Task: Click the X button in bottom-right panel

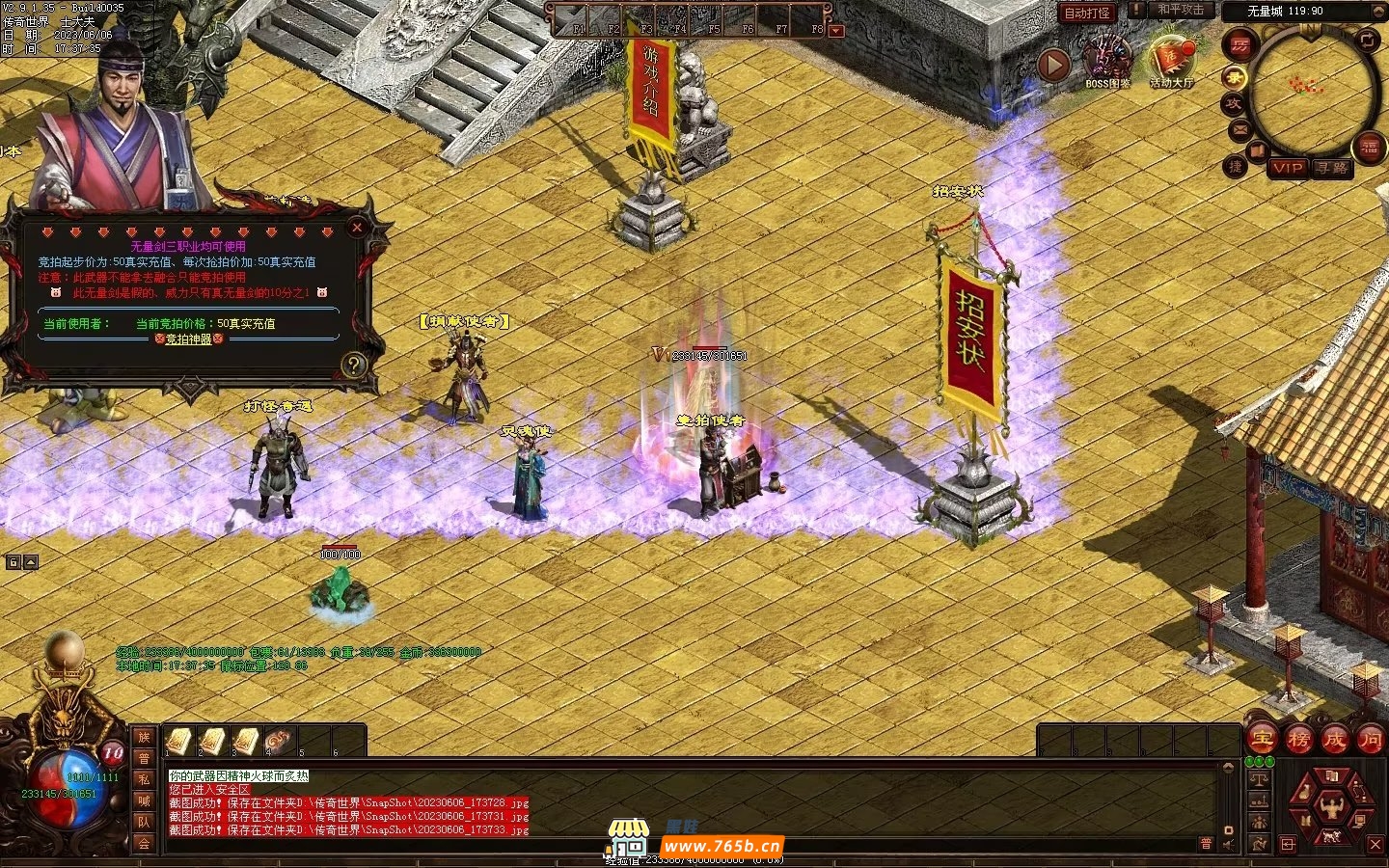Action: pyautogui.click(x=1375, y=845)
